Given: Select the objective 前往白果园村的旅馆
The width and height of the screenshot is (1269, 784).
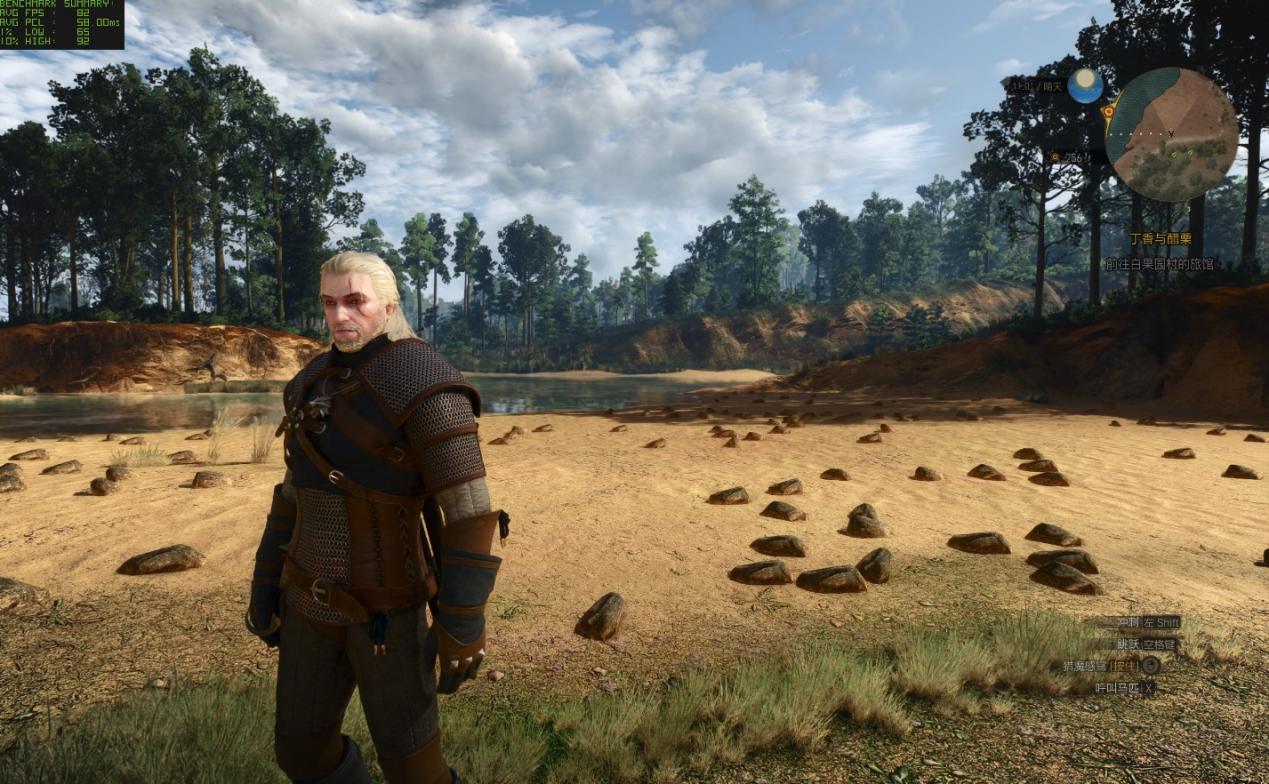Looking at the screenshot, I should (x=1159, y=264).
